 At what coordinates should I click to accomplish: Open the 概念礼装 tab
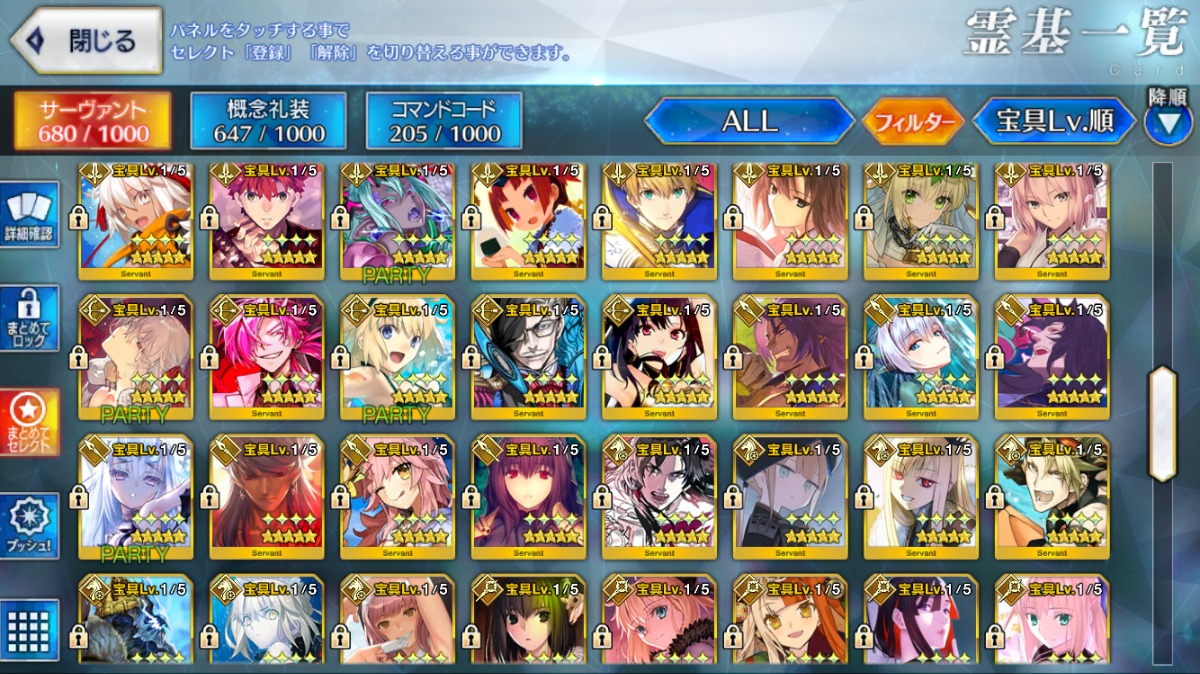click(x=268, y=121)
